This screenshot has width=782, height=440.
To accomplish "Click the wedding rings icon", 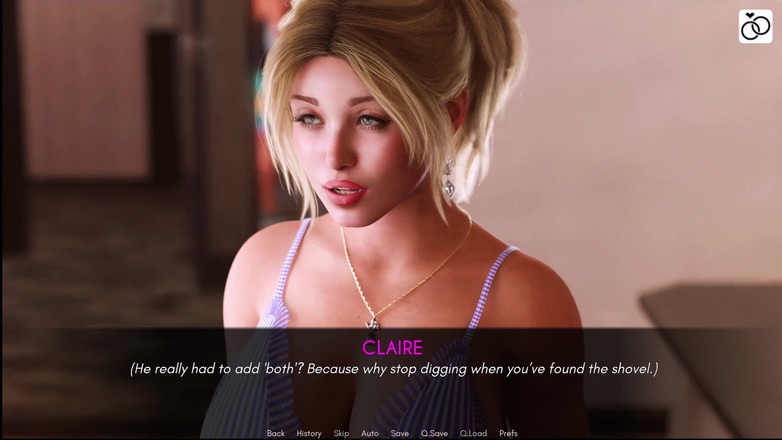I will [x=755, y=27].
